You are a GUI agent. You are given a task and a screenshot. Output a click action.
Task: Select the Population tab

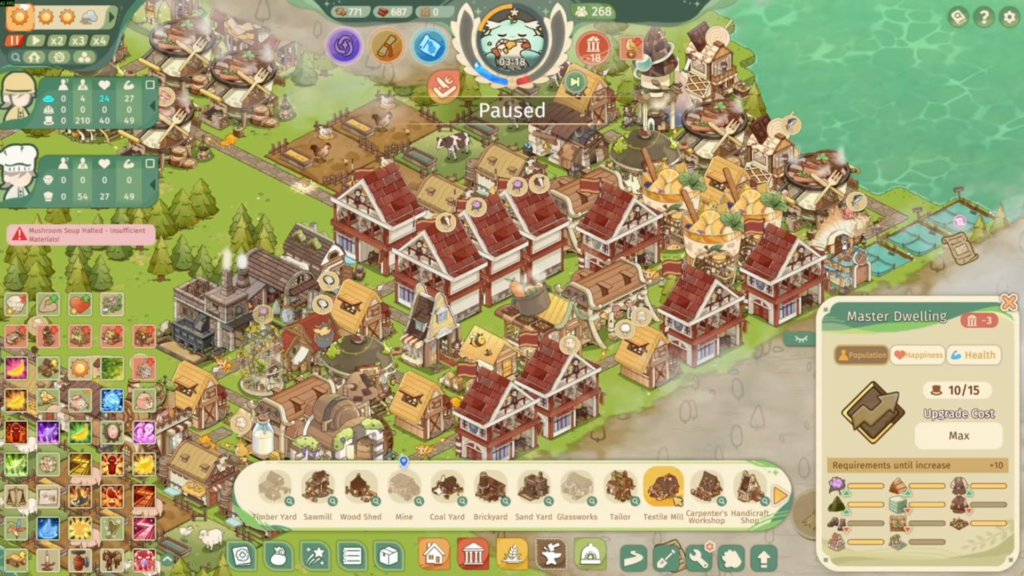pyautogui.click(x=862, y=355)
